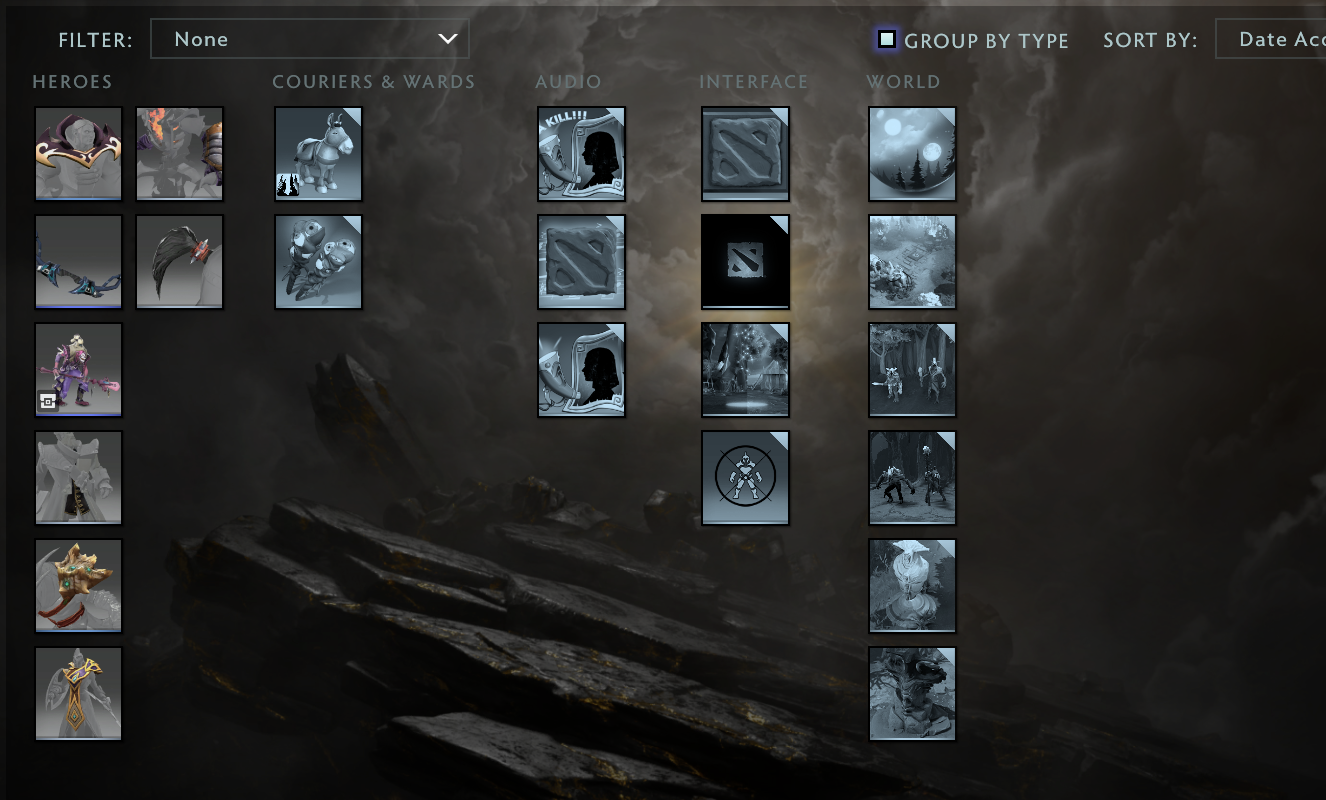Expand the Filter selector chevron
The width and height of the screenshot is (1326, 800).
448,38
